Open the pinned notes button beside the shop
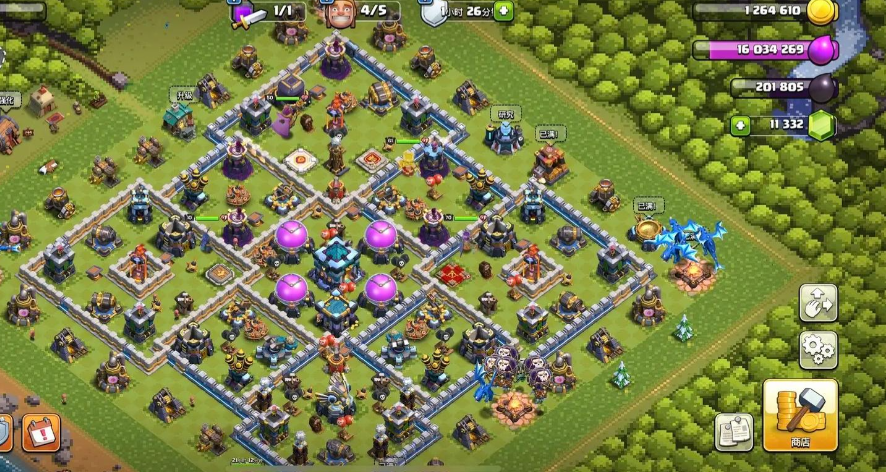 tap(734, 432)
